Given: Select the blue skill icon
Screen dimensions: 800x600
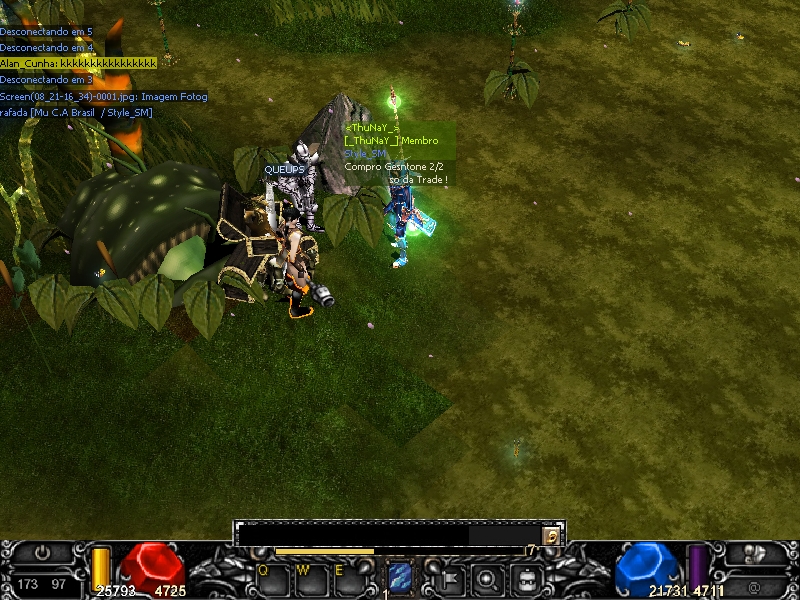Looking at the screenshot, I should pos(400,577).
